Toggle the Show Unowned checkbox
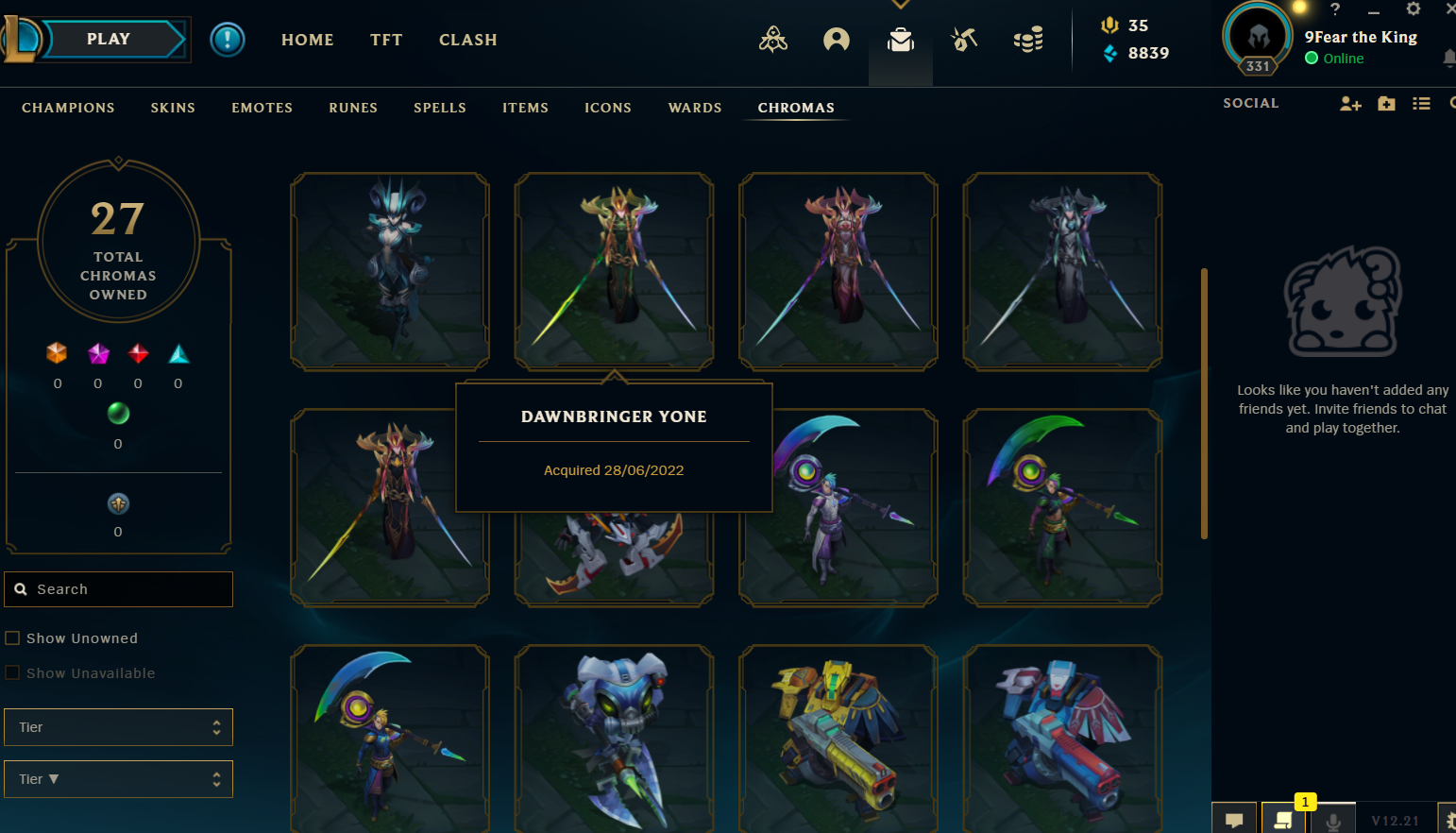Viewport: 1456px width, 833px height. point(13,638)
